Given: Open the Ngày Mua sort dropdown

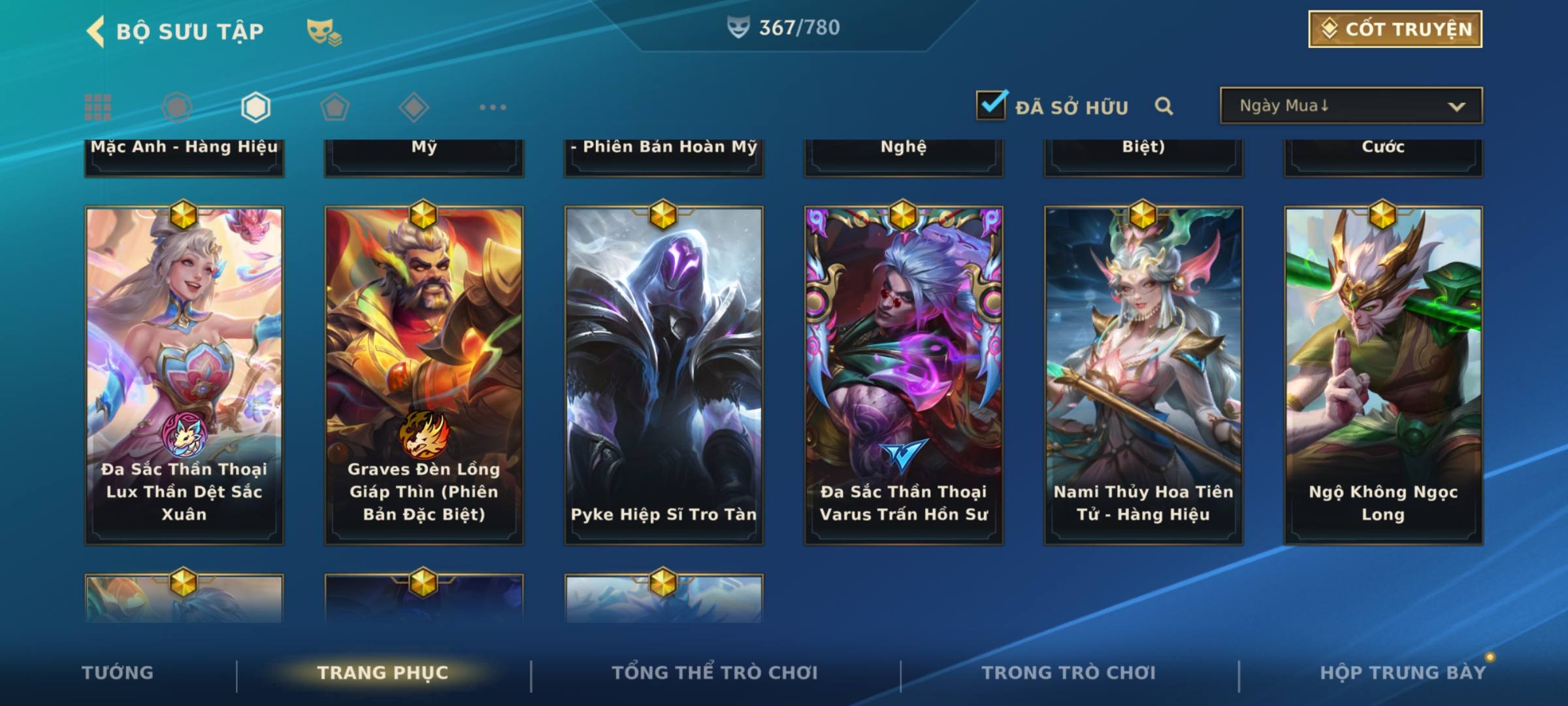Looking at the screenshot, I should 1350,106.
